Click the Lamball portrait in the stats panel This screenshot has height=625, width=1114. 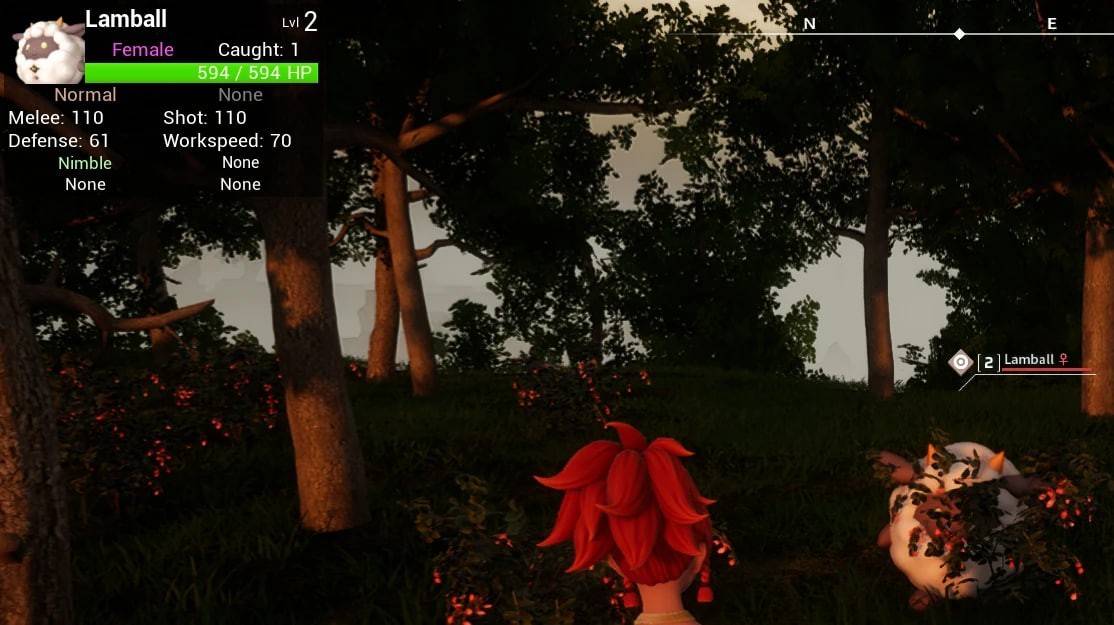click(48, 50)
